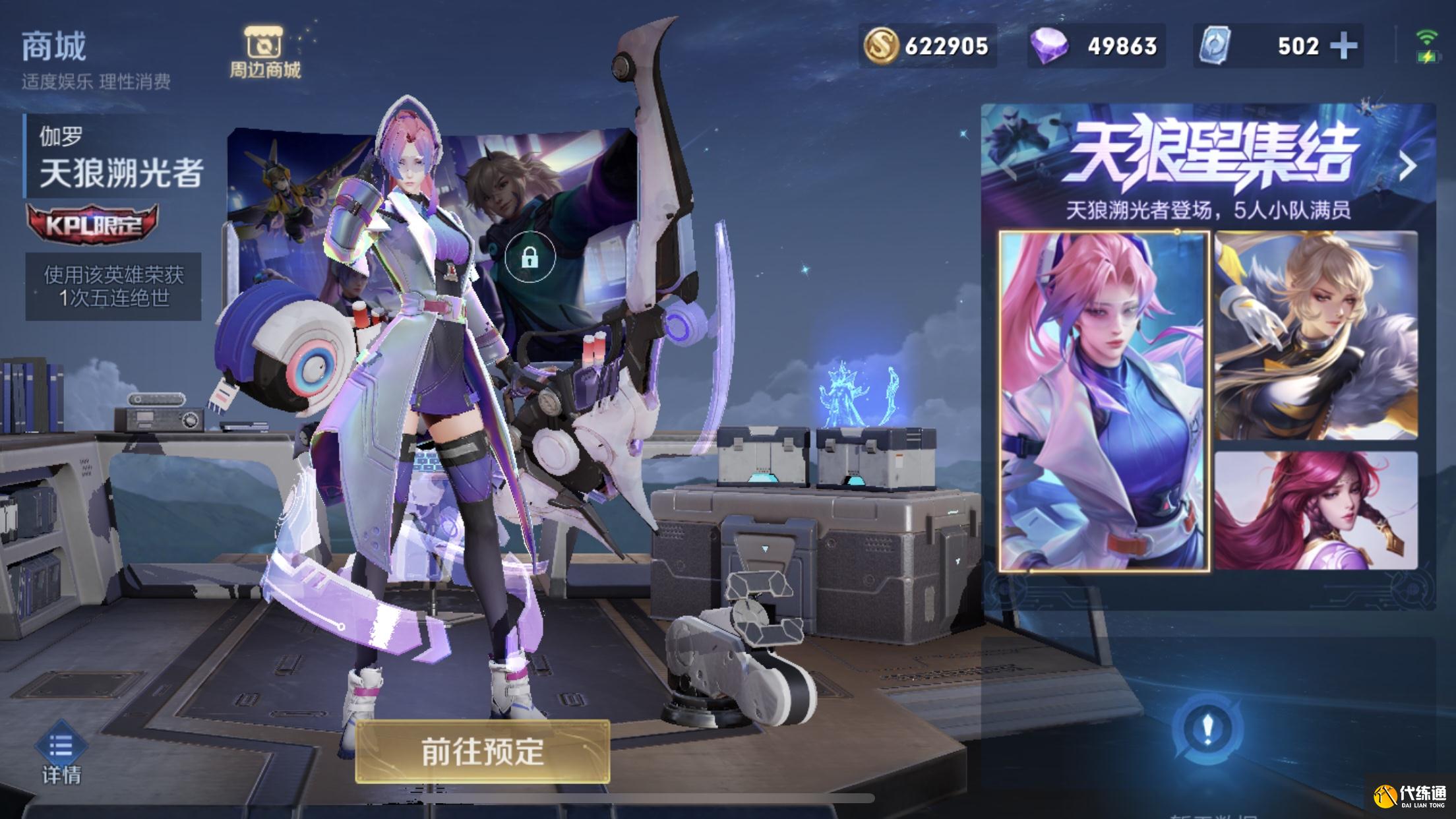Screen dimensions: 1456x819
Task: Click the 前往预定 pre-order button
Action: (482, 752)
